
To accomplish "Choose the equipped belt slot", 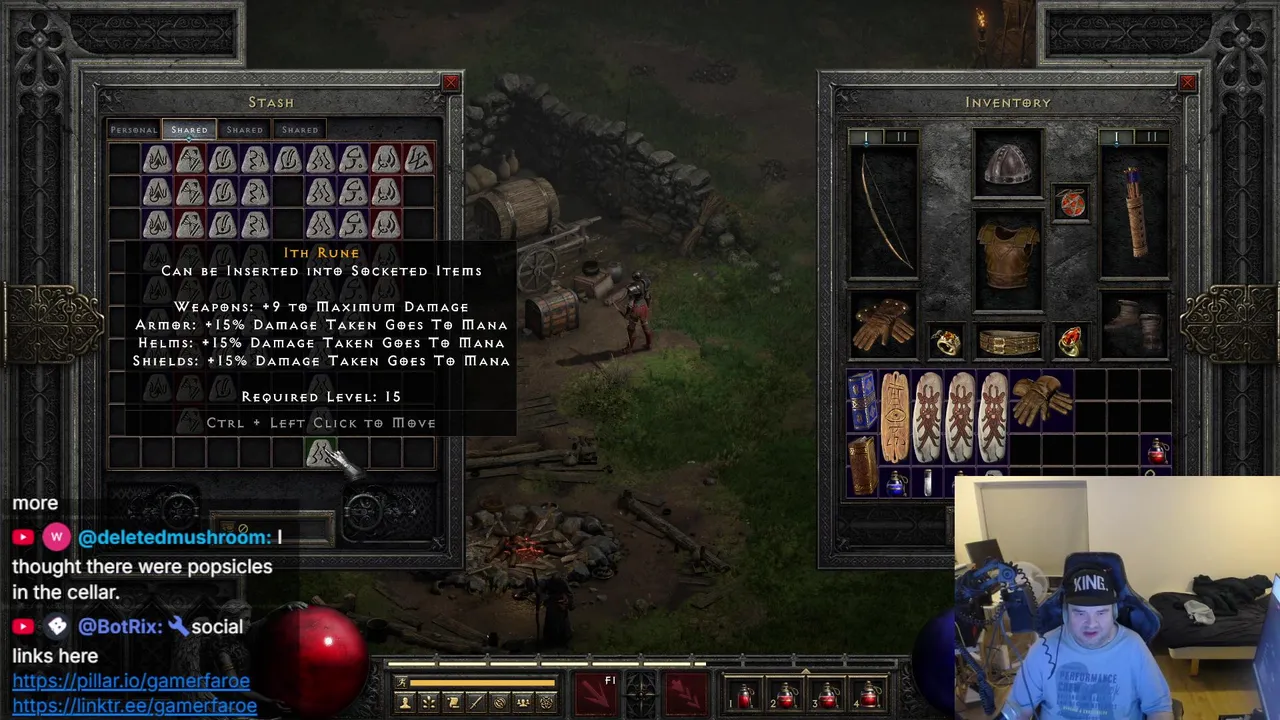I will [1008, 343].
